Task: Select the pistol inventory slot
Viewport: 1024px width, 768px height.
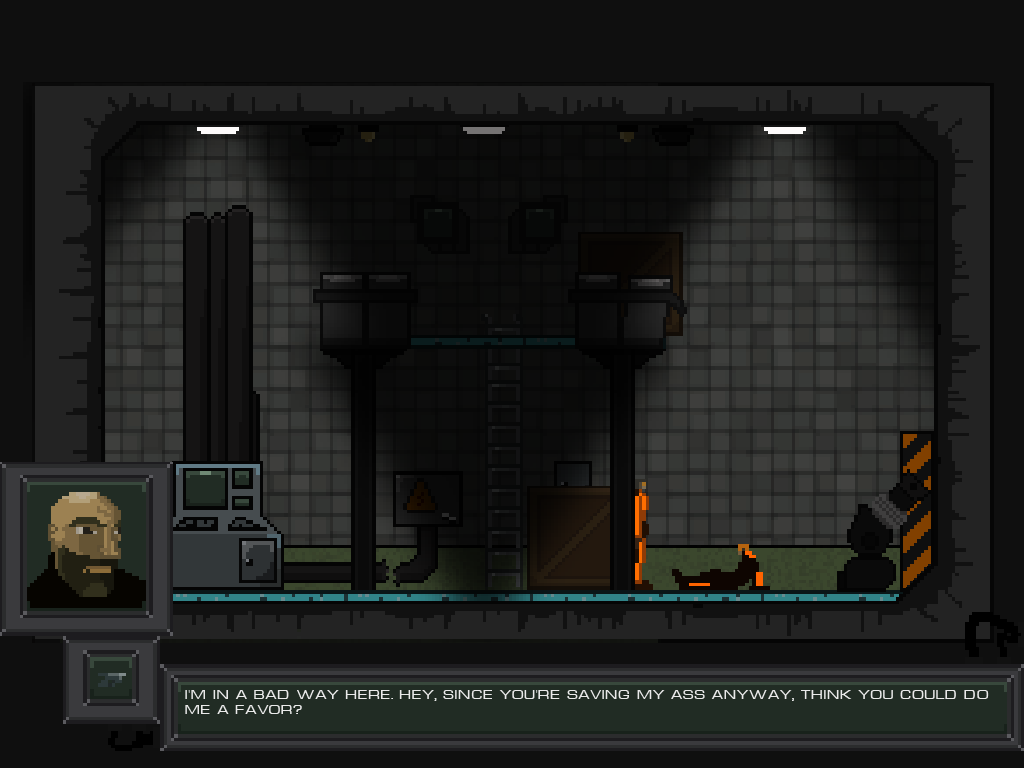Action: [111, 679]
